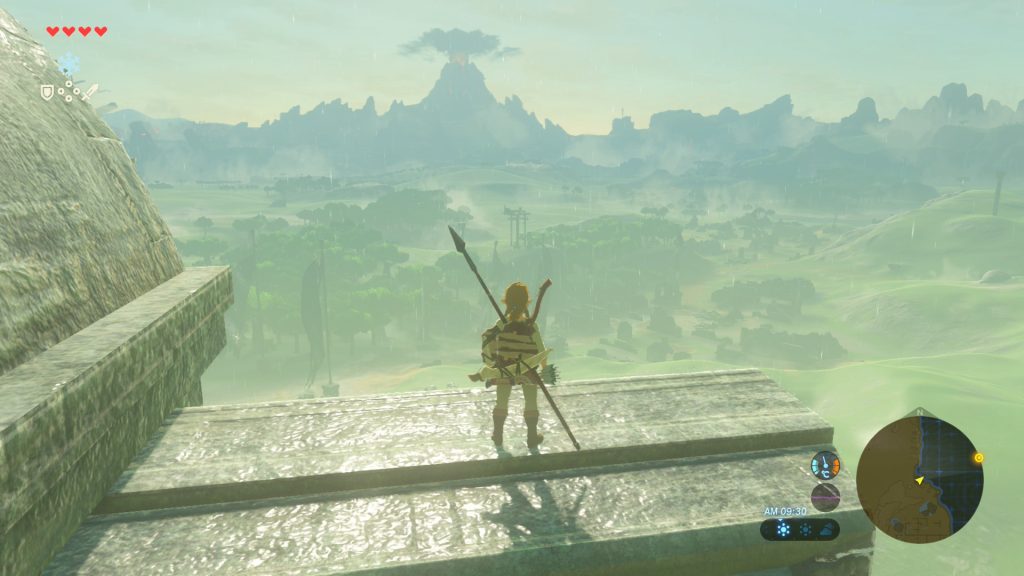
Task: Click the yellow marker on minimap edge
Action: (978, 457)
